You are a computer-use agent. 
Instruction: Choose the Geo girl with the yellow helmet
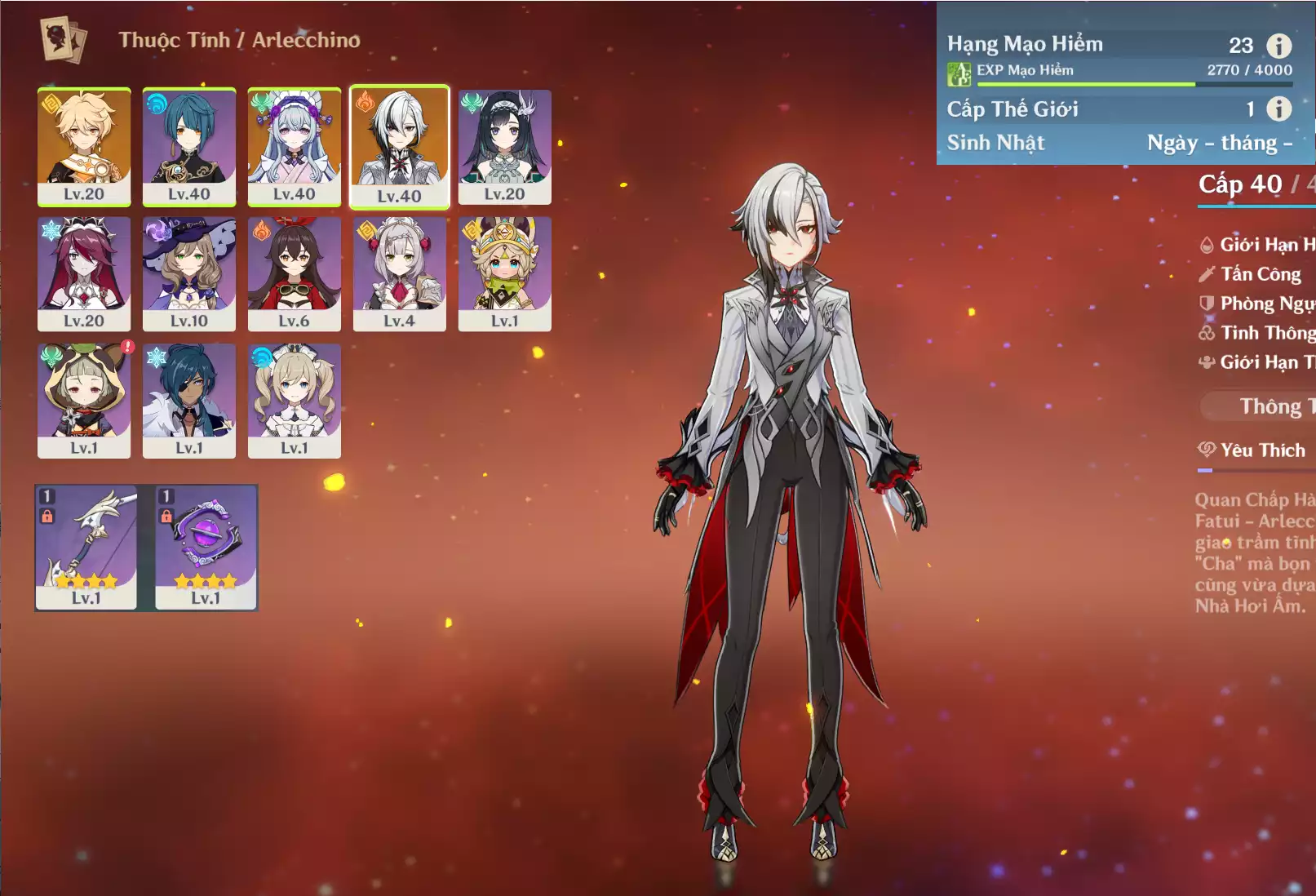click(x=505, y=273)
